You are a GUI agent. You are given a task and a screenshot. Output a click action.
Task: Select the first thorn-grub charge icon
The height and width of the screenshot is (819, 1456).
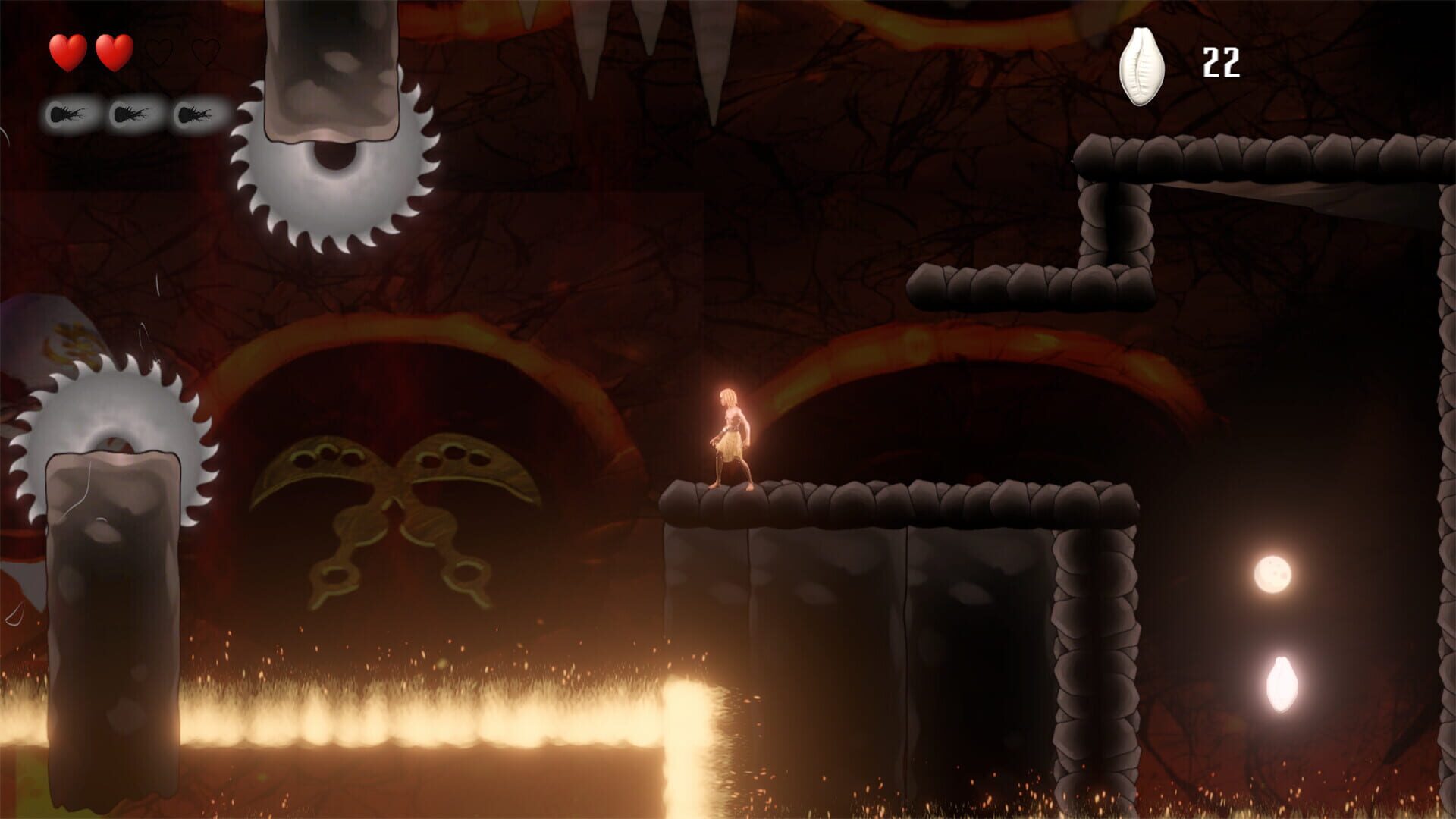click(x=67, y=114)
